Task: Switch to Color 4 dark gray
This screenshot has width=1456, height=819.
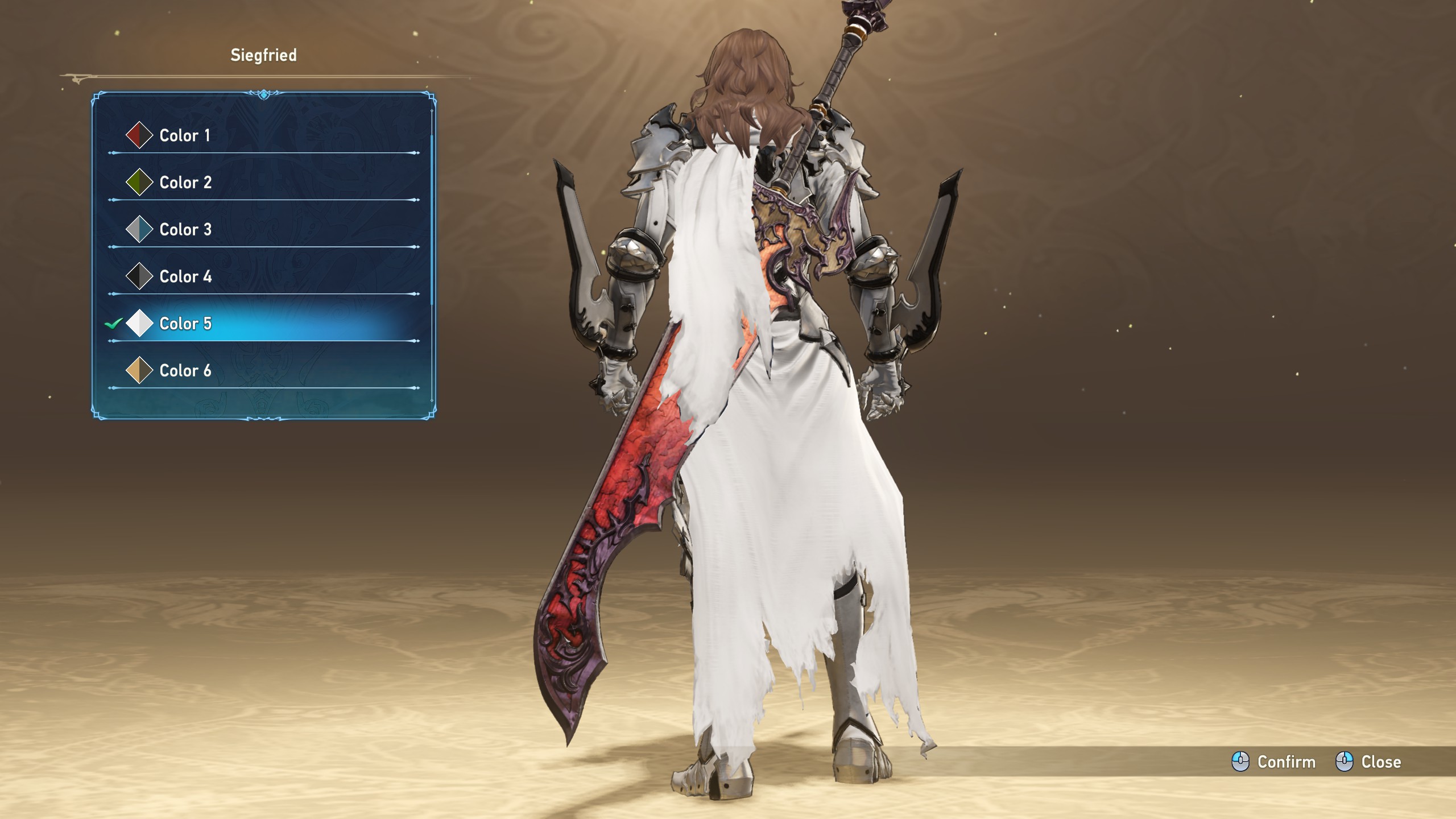Action: pos(185,277)
